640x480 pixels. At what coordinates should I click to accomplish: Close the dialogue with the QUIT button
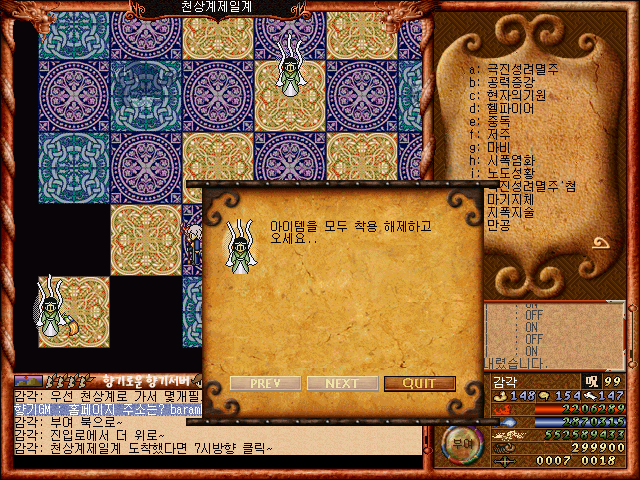(x=419, y=384)
